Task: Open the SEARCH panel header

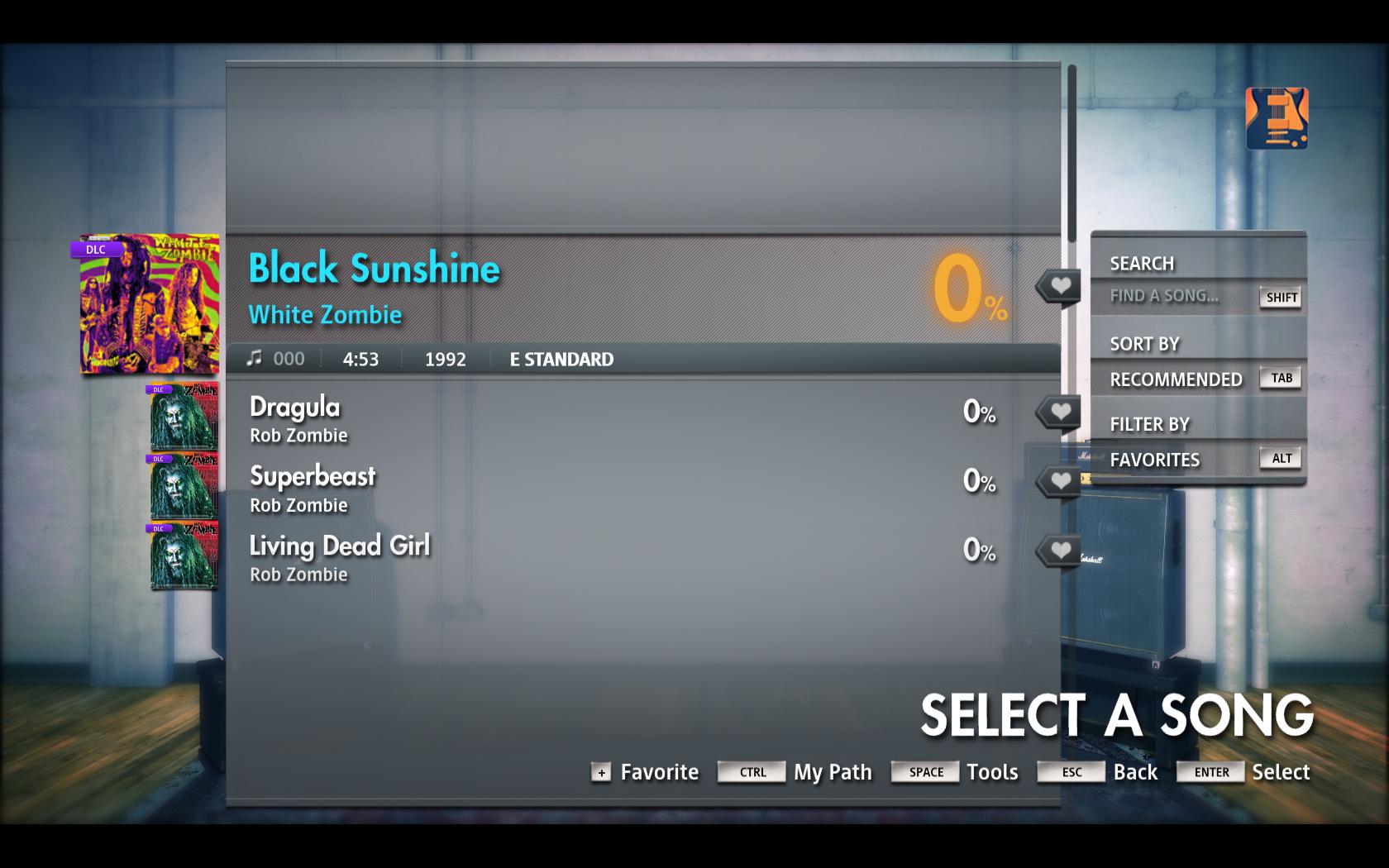Action: pyautogui.click(x=1142, y=263)
